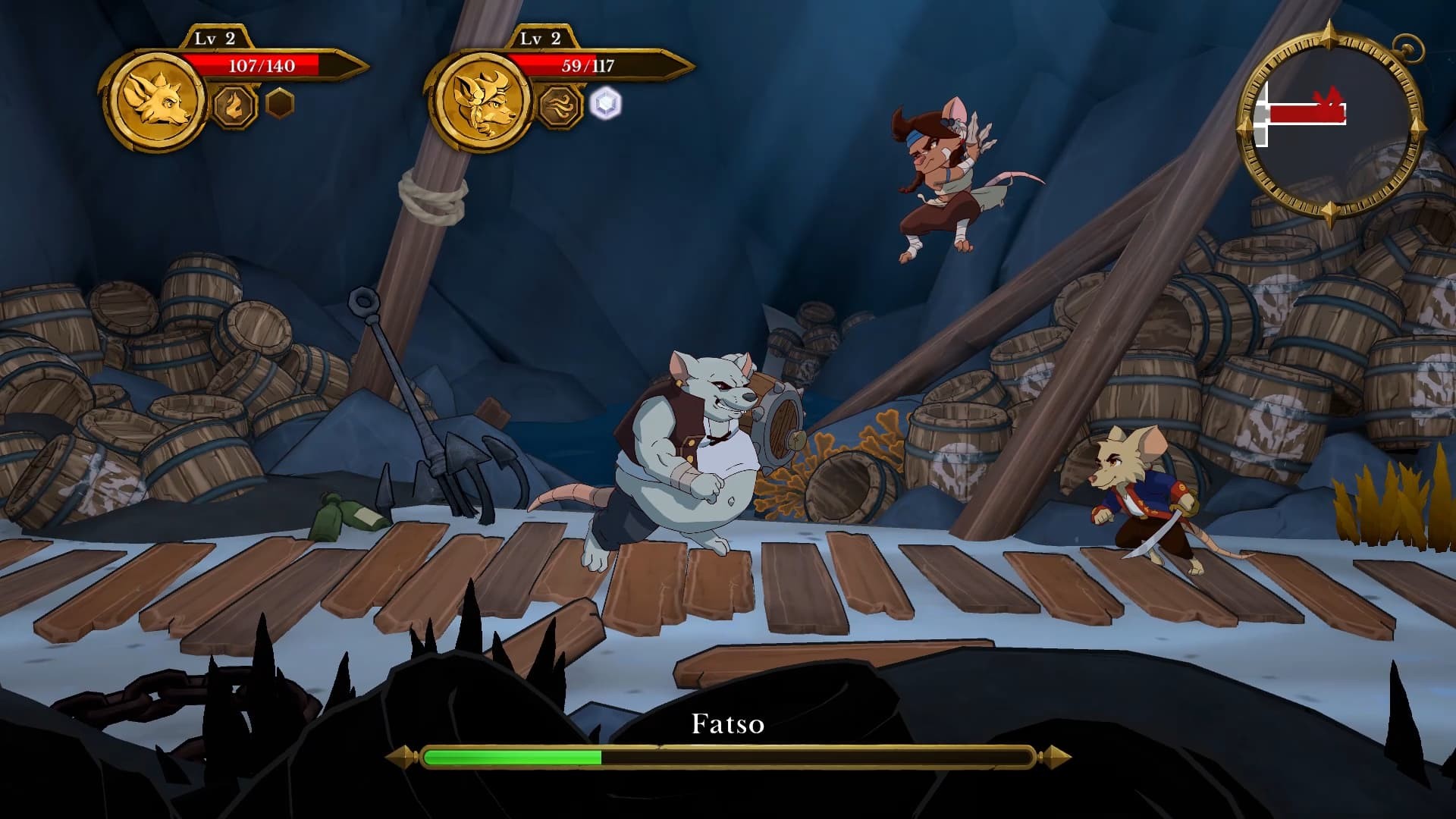Click the Lv 2 badge above the left health bar
The image size is (1456, 819).
click(x=215, y=36)
